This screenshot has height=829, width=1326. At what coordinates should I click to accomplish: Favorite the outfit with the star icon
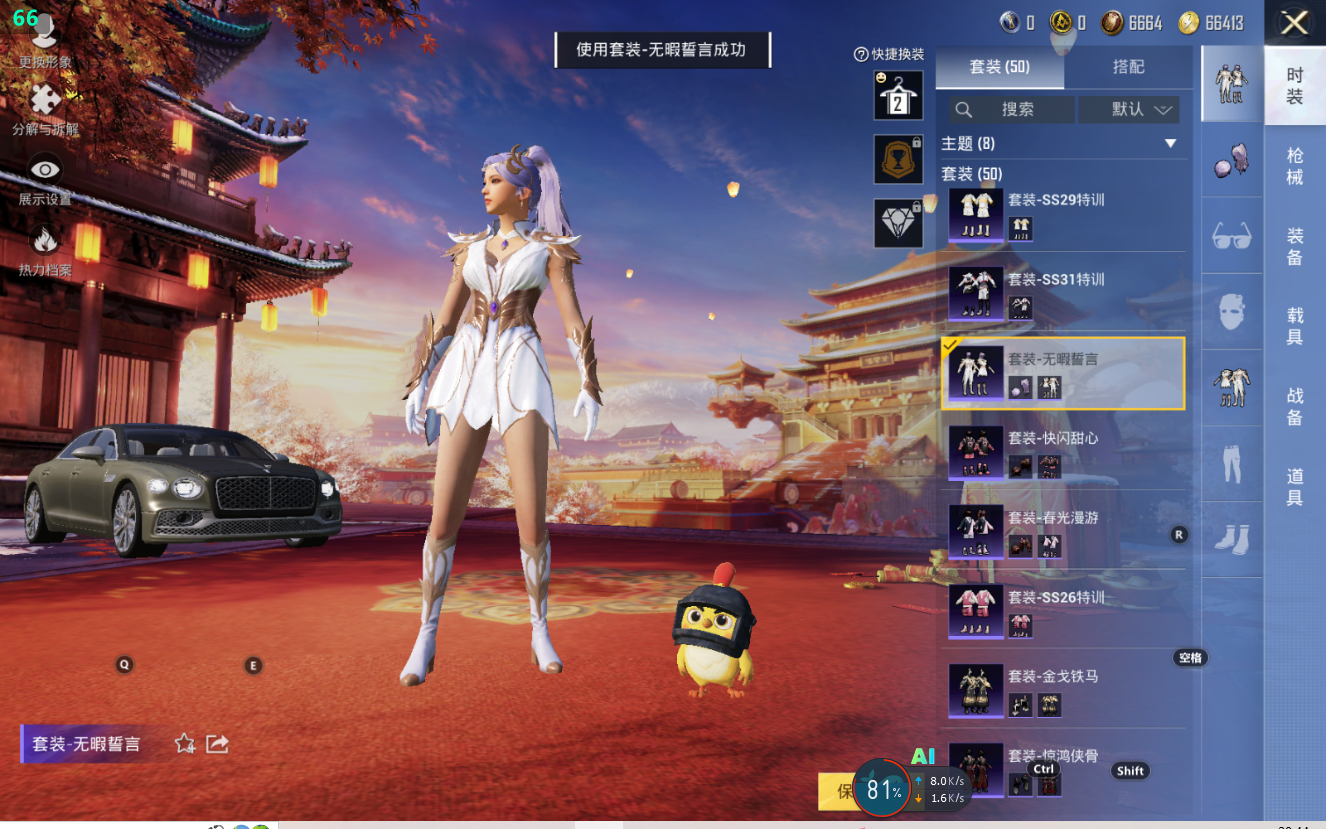click(185, 743)
